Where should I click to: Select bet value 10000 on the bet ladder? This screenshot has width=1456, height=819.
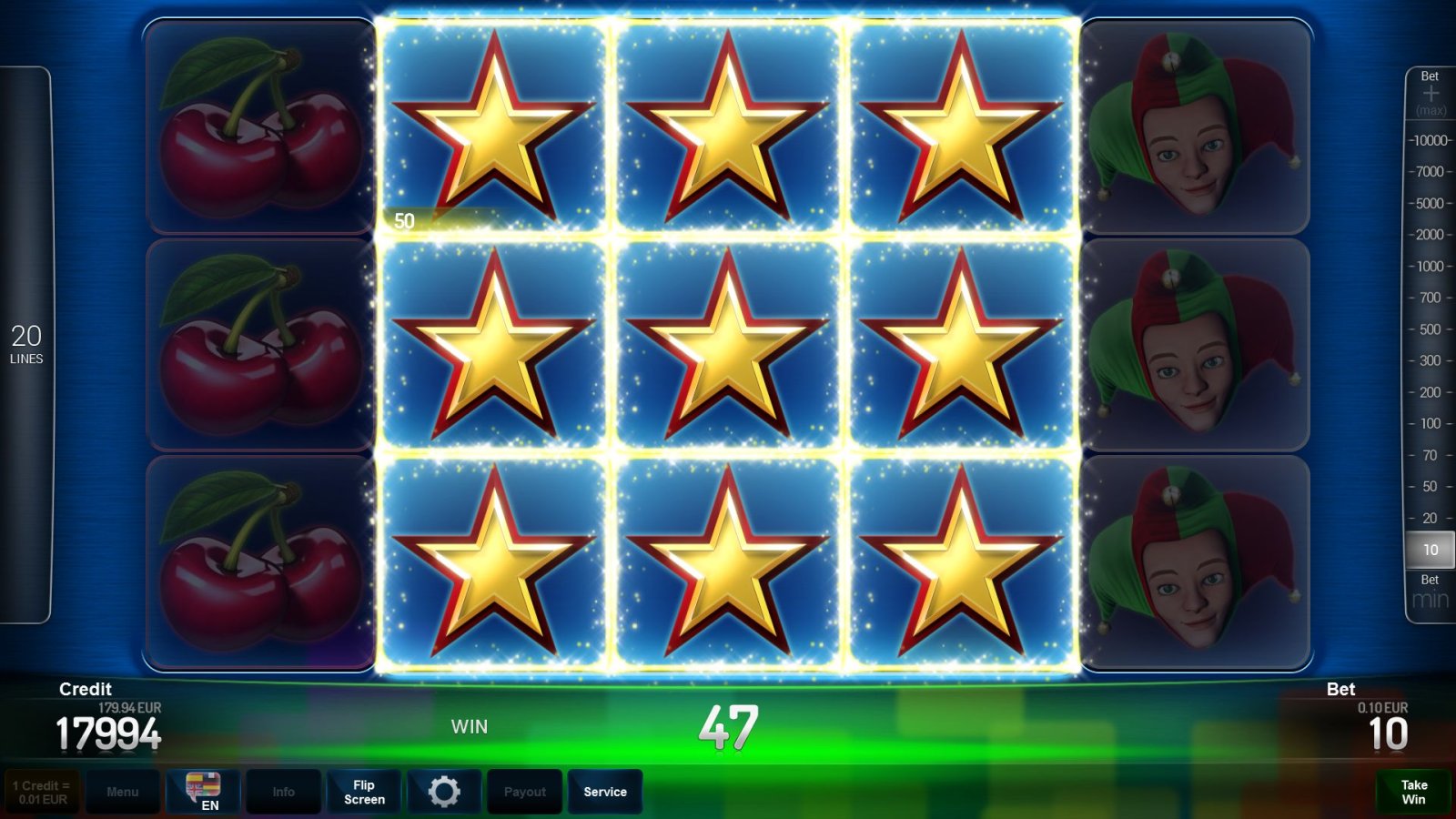point(1429,141)
